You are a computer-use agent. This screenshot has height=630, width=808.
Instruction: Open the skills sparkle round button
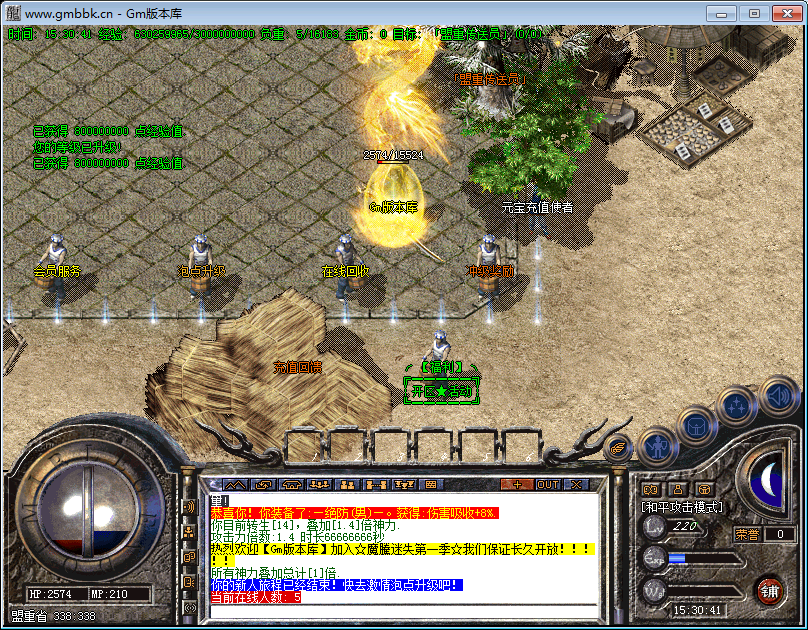[737, 406]
